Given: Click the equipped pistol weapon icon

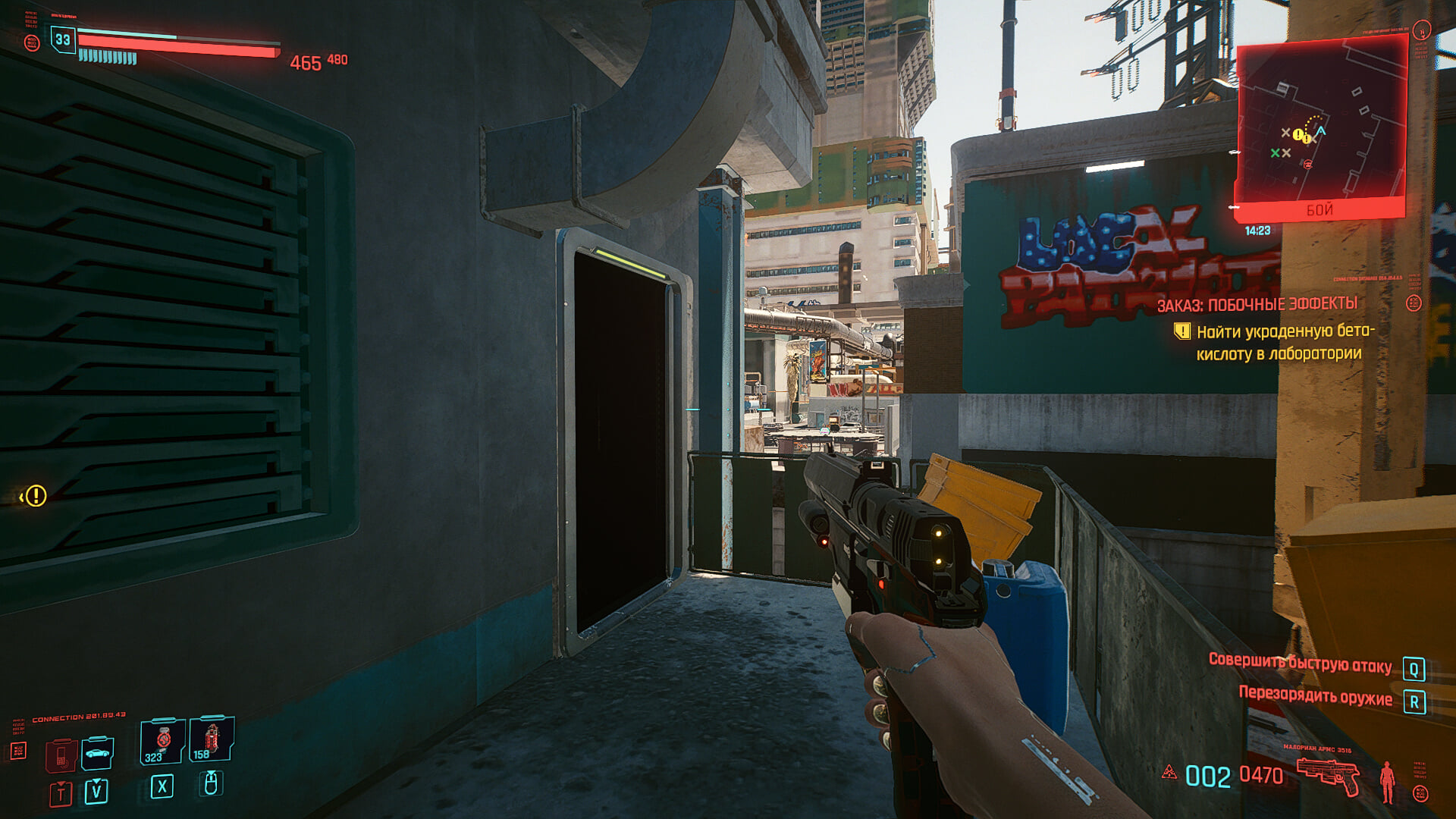Looking at the screenshot, I should click(1328, 775).
